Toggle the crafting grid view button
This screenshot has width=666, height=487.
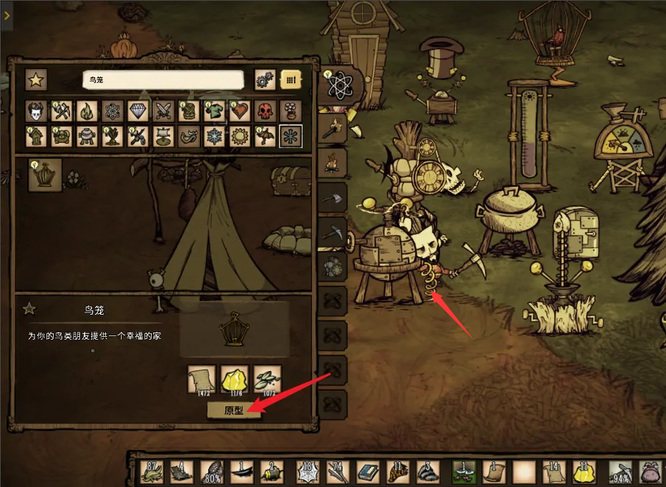coord(291,79)
